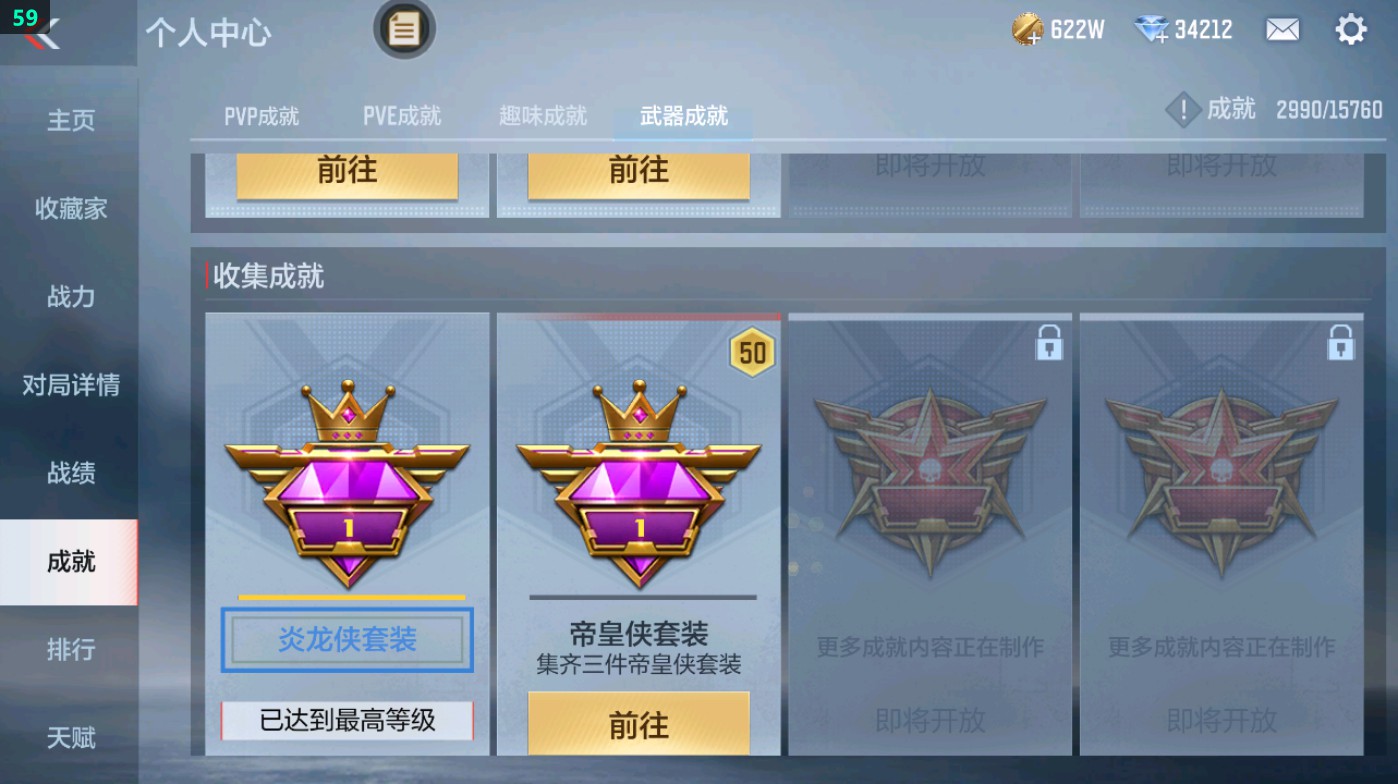Open the mail inbox envelope icon
The width and height of the screenshot is (1398, 784).
[1284, 29]
